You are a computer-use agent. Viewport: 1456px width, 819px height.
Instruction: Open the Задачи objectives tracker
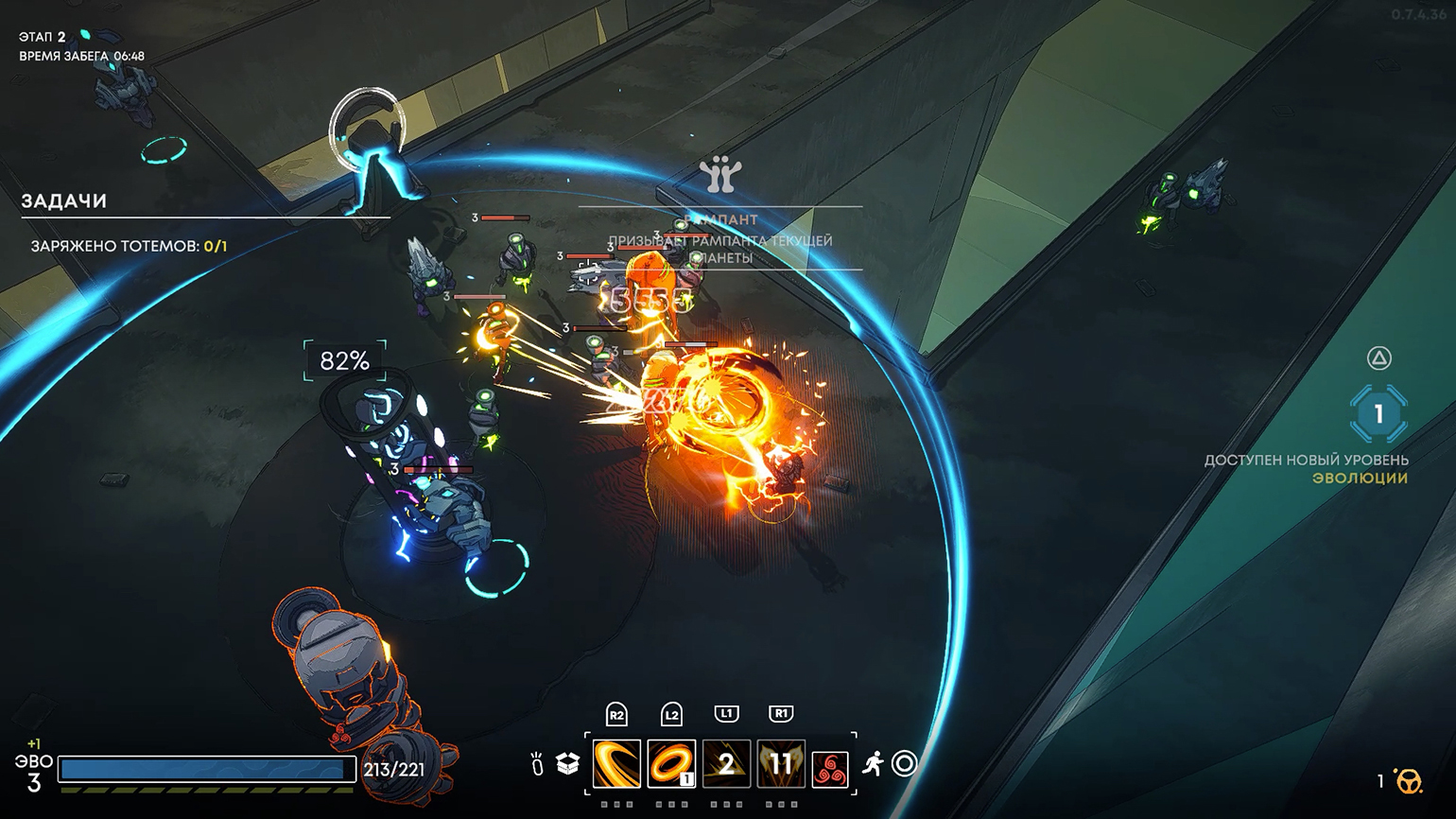pyautogui.click(x=64, y=200)
